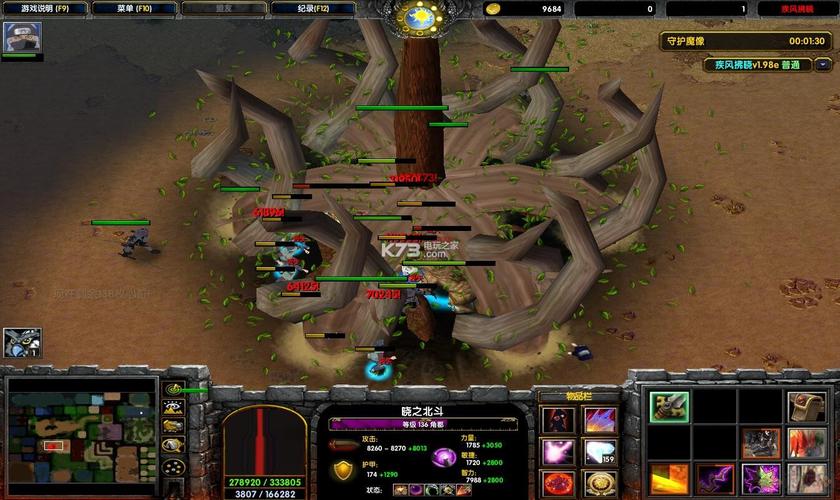Open the day-night clock at top center

(420, 17)
